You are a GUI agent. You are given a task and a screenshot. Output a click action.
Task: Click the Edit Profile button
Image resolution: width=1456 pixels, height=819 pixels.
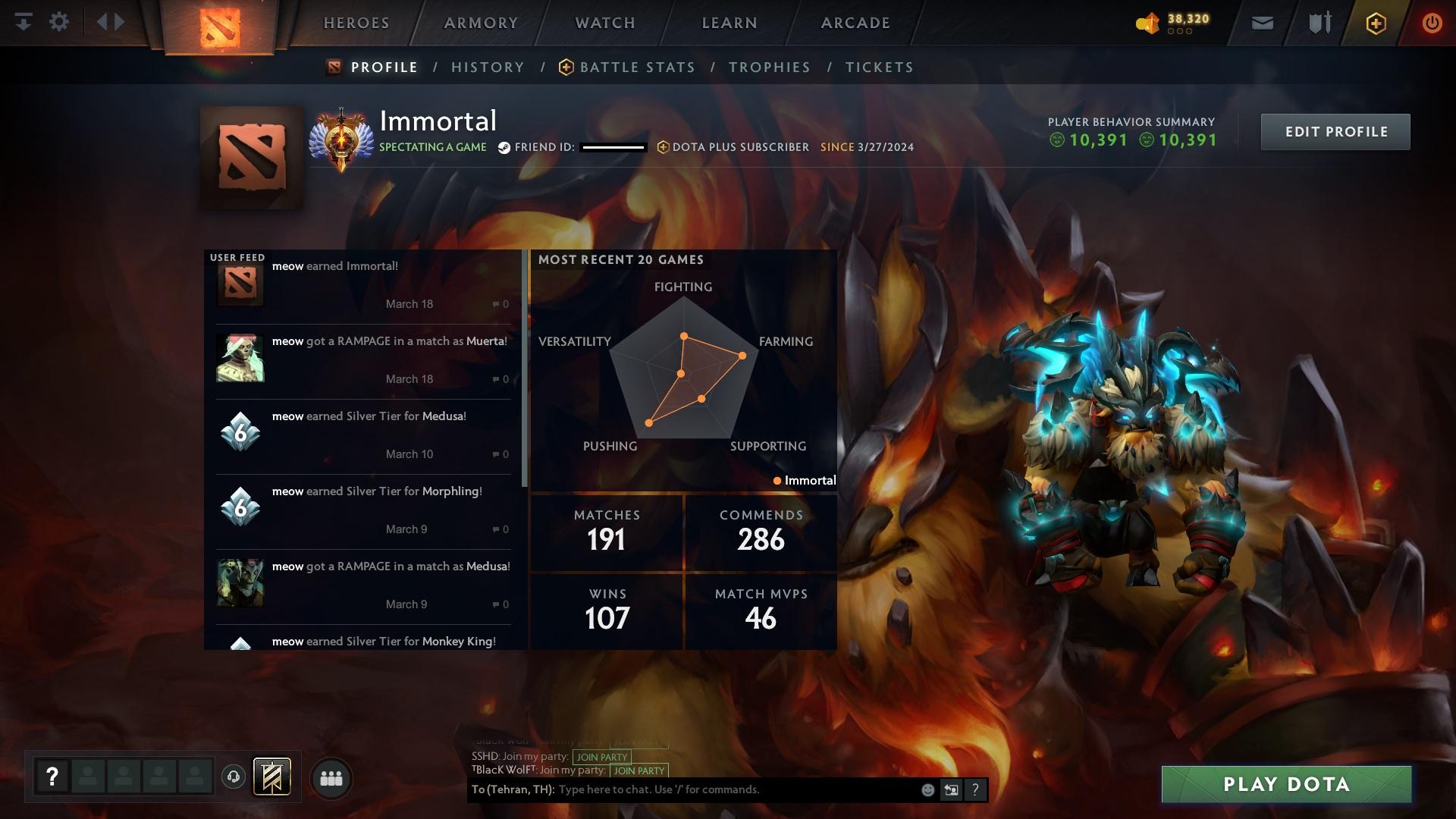pyautogui.click(x=1335, y=132)
